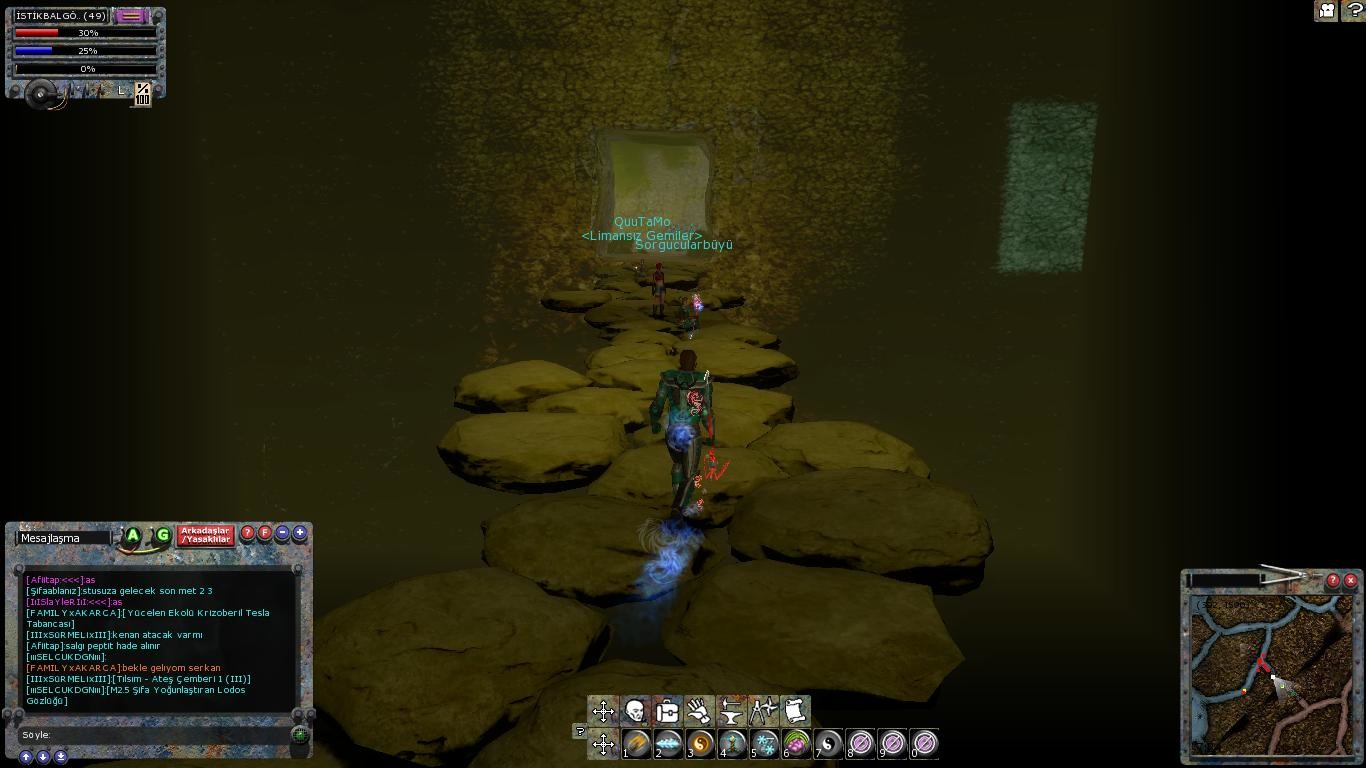Enlarge chat window with the plus button
Image resolution: width=1366 pixels, height=768 pixels.
[x=299, y=533]
